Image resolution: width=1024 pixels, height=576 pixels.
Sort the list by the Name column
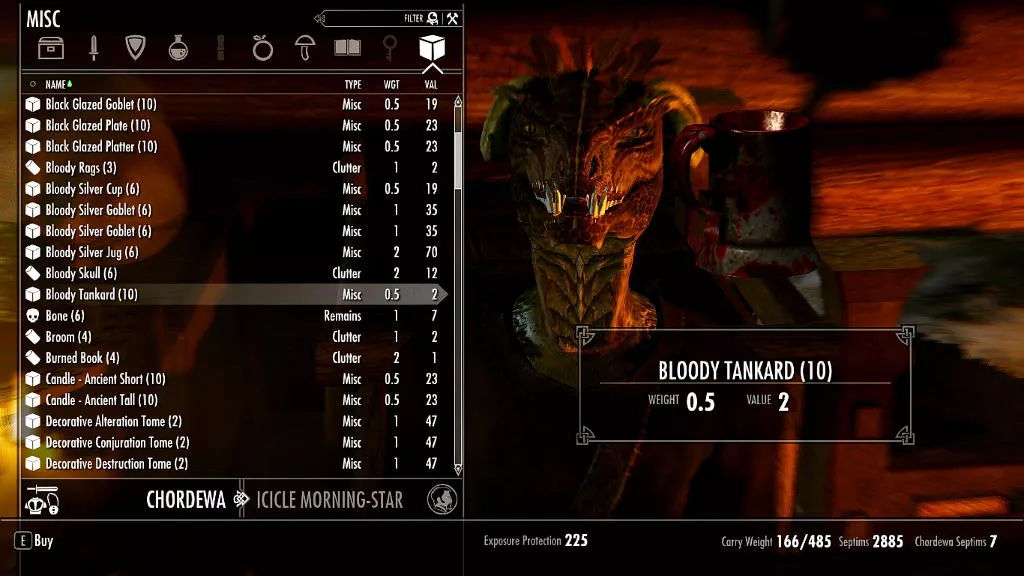[x=56, y=85]
